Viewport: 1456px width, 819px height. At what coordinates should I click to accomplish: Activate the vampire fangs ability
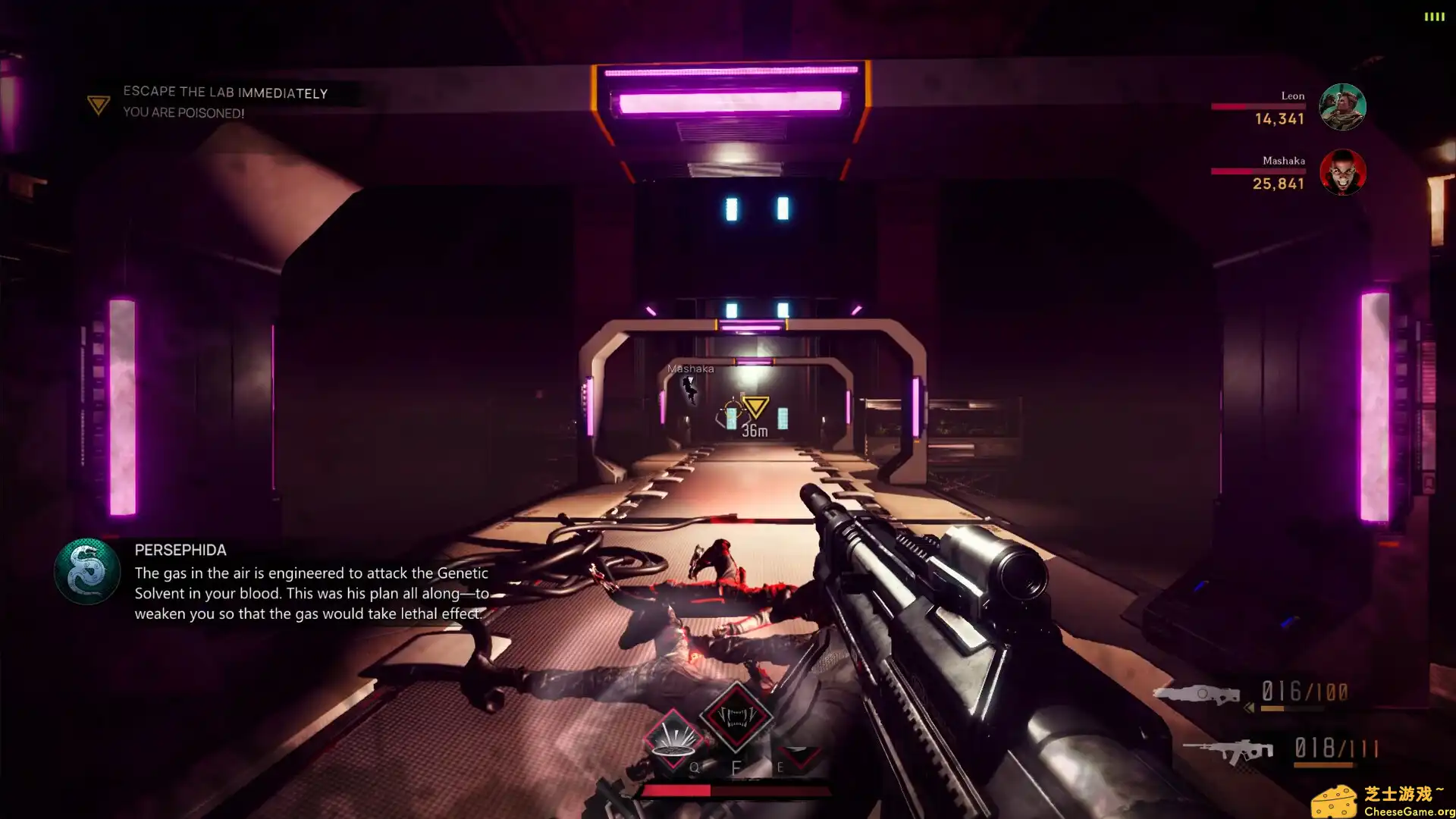(736, 717)
